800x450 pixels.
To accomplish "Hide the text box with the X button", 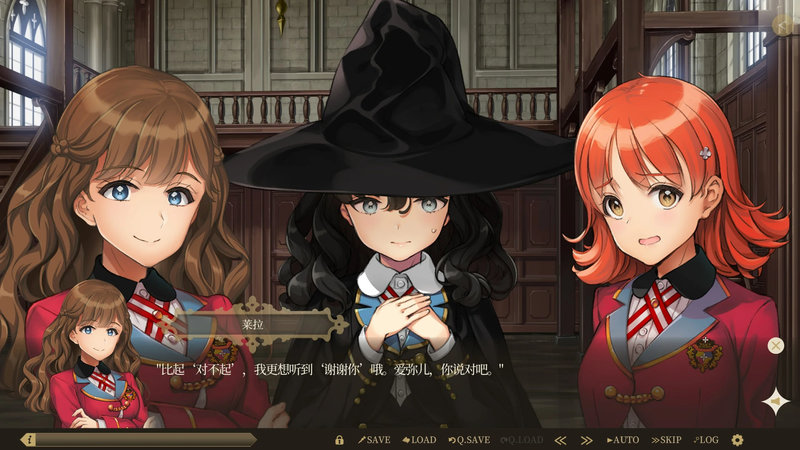I will 776,346.
